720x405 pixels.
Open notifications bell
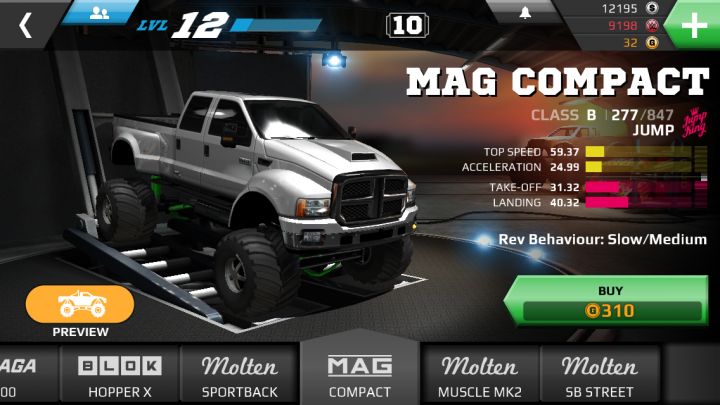pyautogui.click(x=524, y=12)
